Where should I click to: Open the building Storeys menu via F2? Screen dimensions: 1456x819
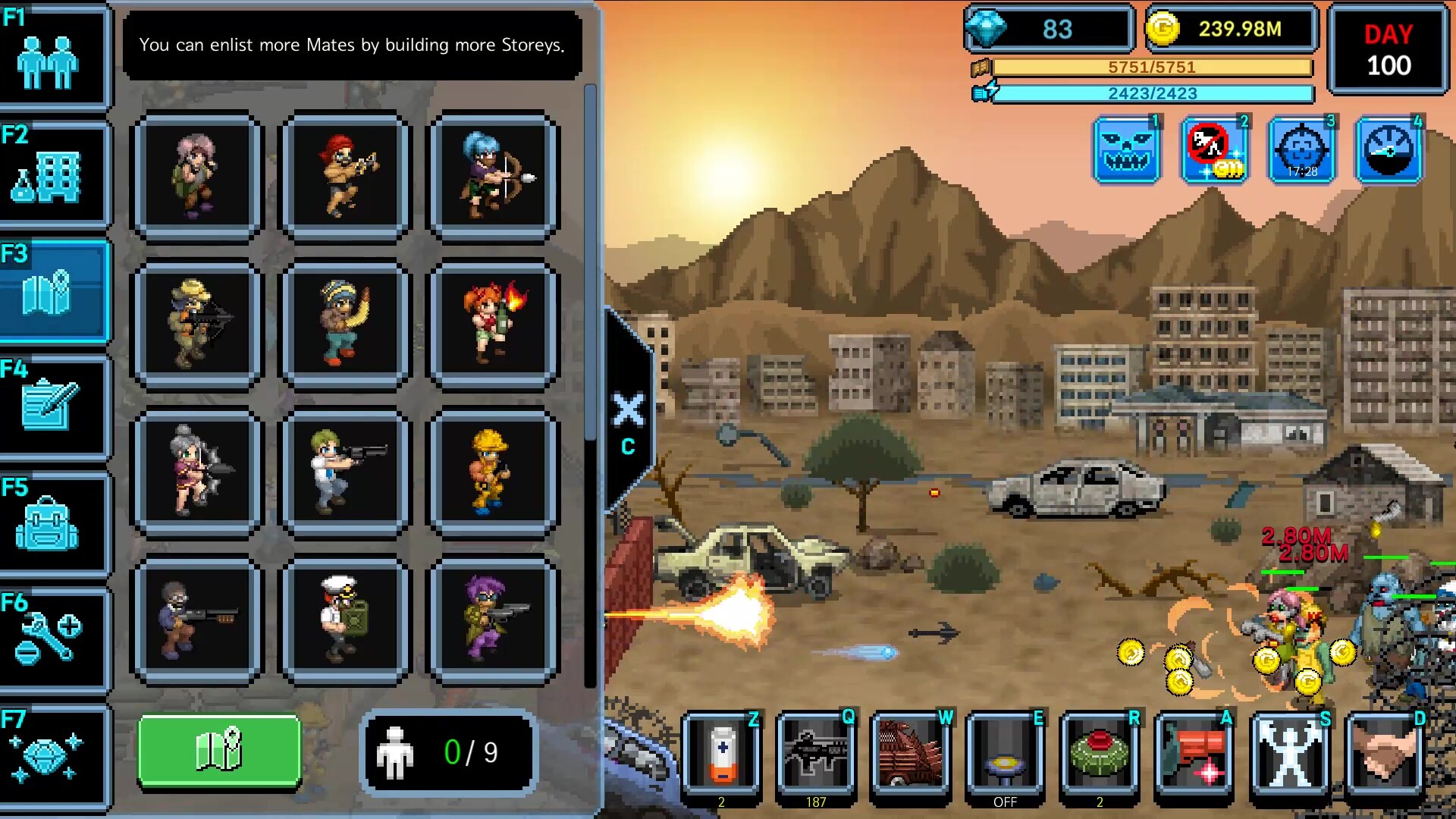pyautogui.click(x=52, y=173)
